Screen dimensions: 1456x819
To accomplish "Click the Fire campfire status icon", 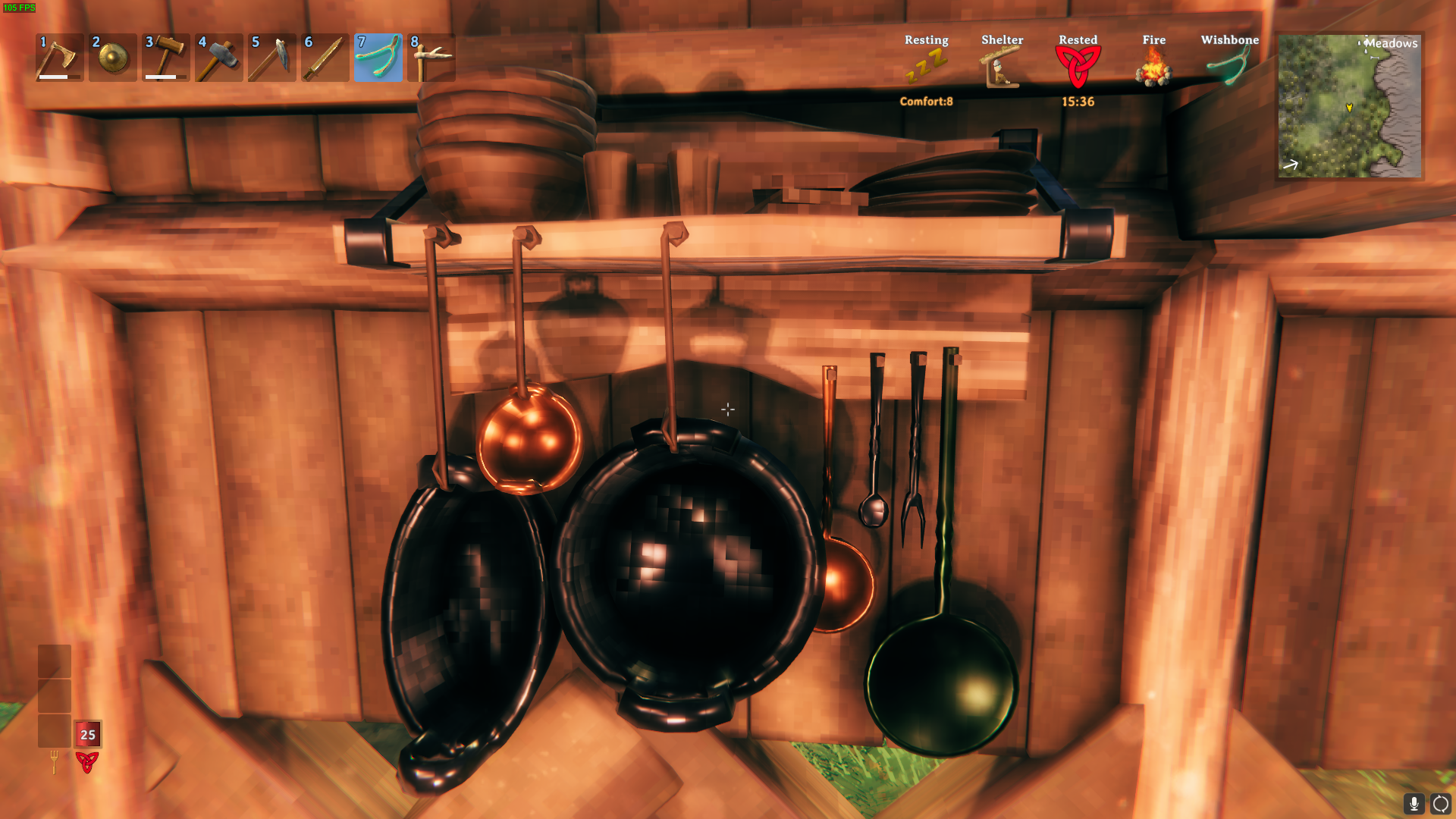I will [1153, 67].
